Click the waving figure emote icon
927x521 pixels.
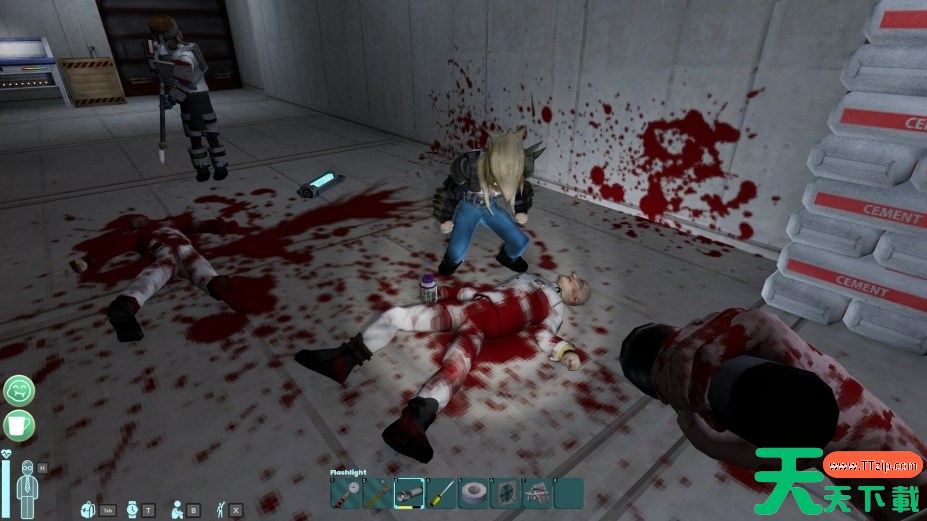222,508
